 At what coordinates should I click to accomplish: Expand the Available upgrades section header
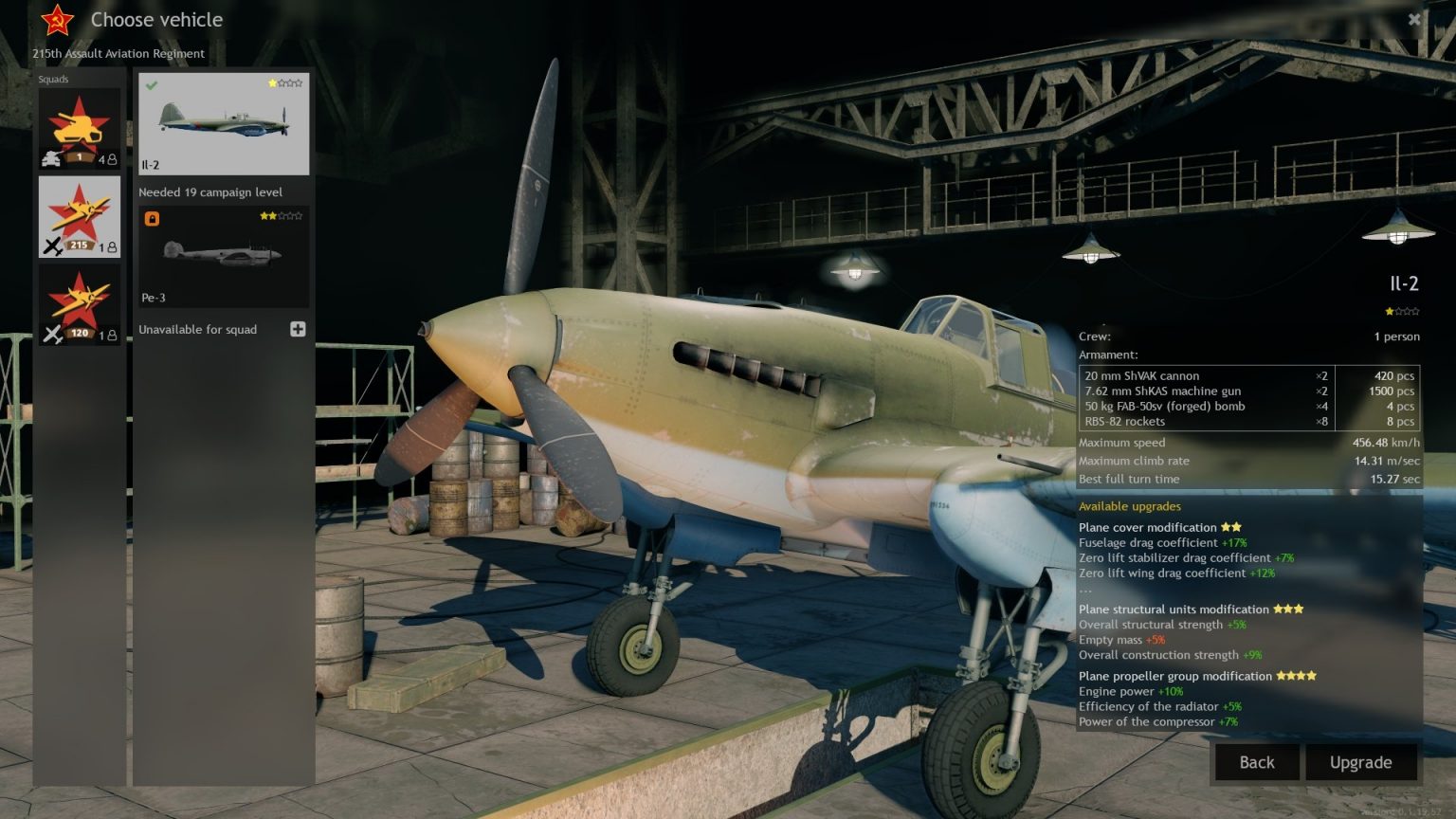click(x=1129, y=506)
